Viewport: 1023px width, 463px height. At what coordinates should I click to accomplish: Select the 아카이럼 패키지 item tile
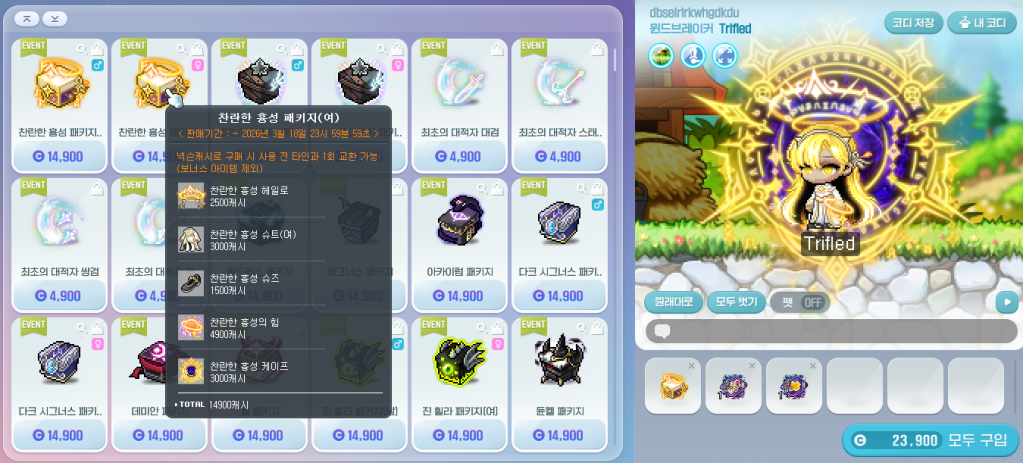[x=459, y=231]
